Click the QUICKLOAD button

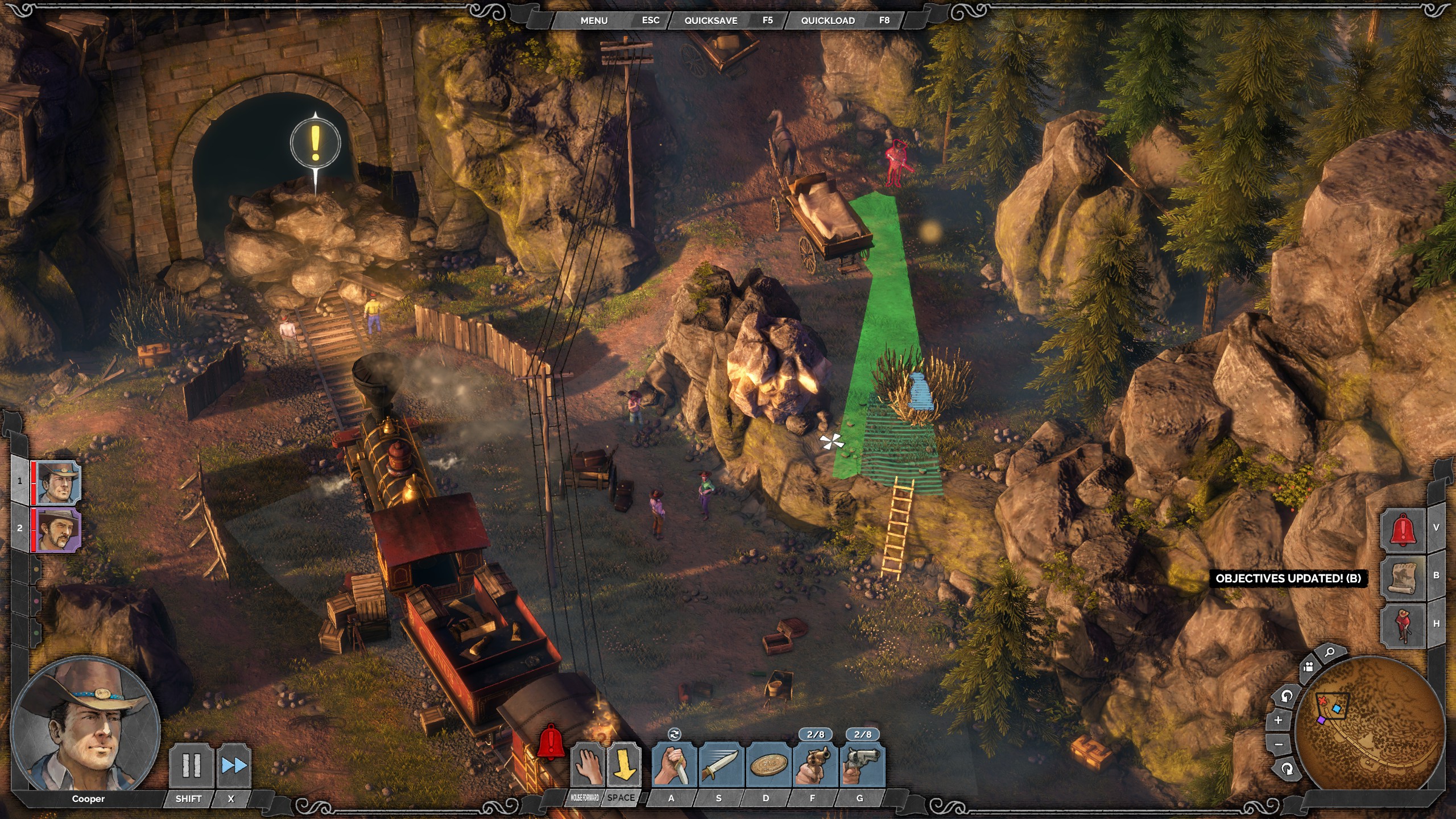(x=828, y=20)
